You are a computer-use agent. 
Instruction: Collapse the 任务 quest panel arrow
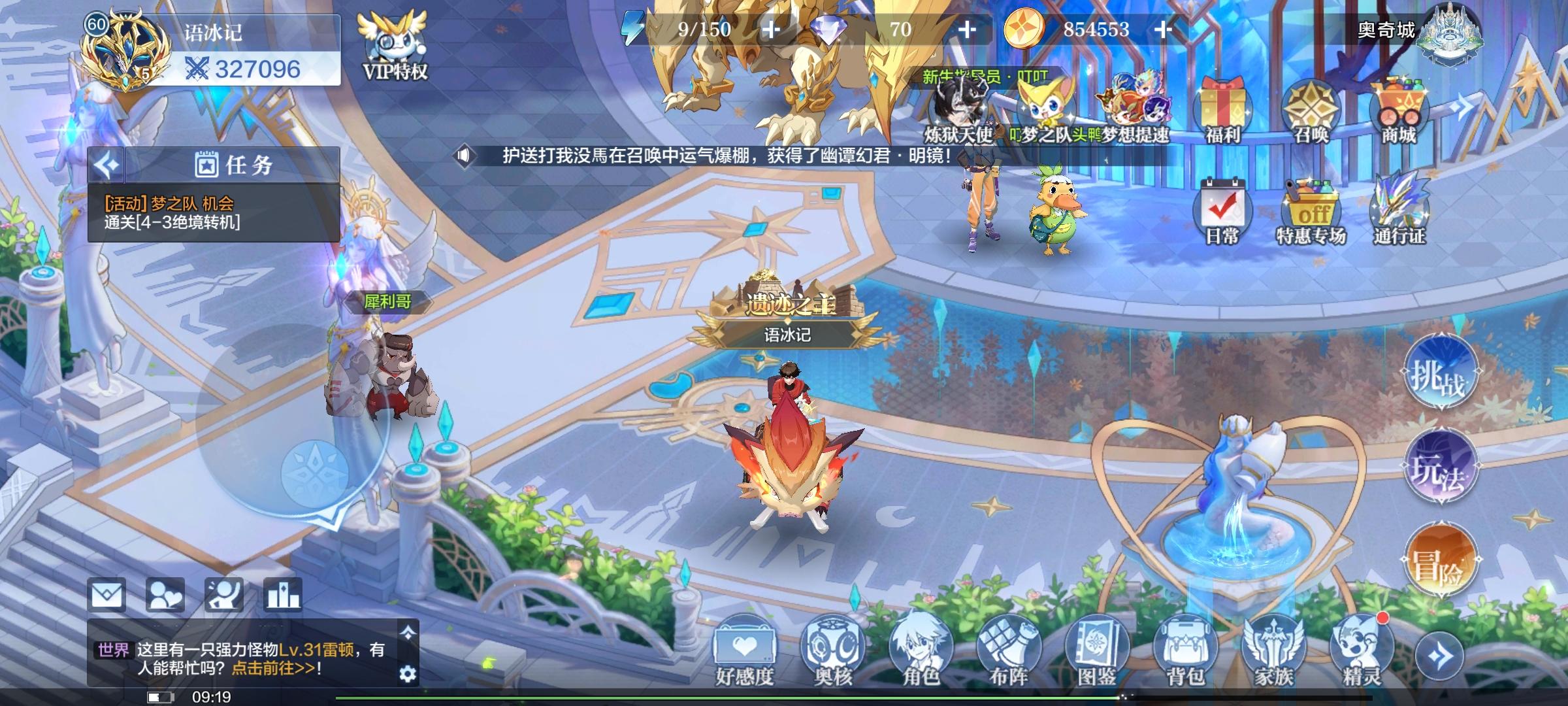(106, 165)
